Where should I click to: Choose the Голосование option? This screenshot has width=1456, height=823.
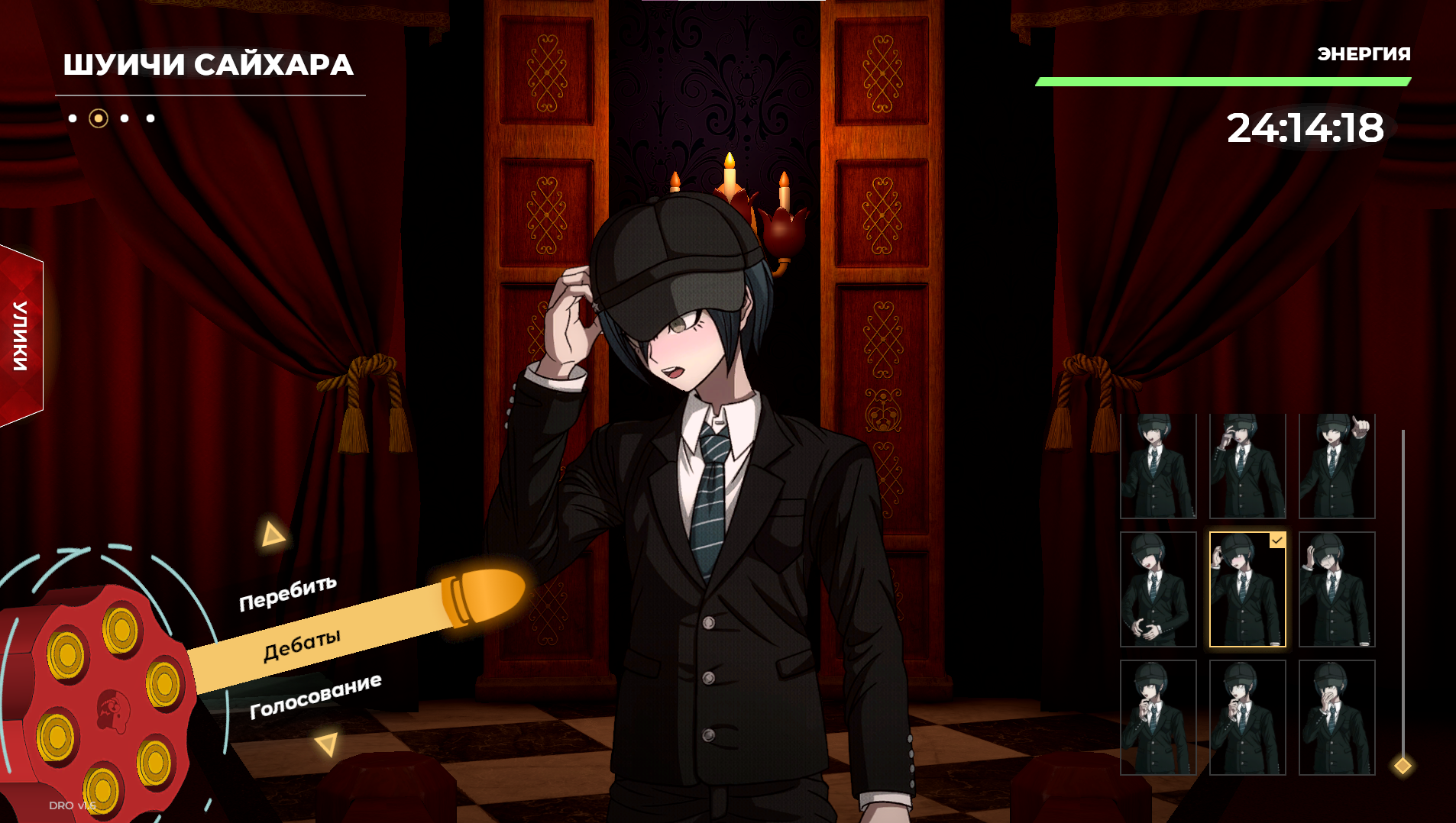click(315, 696)
